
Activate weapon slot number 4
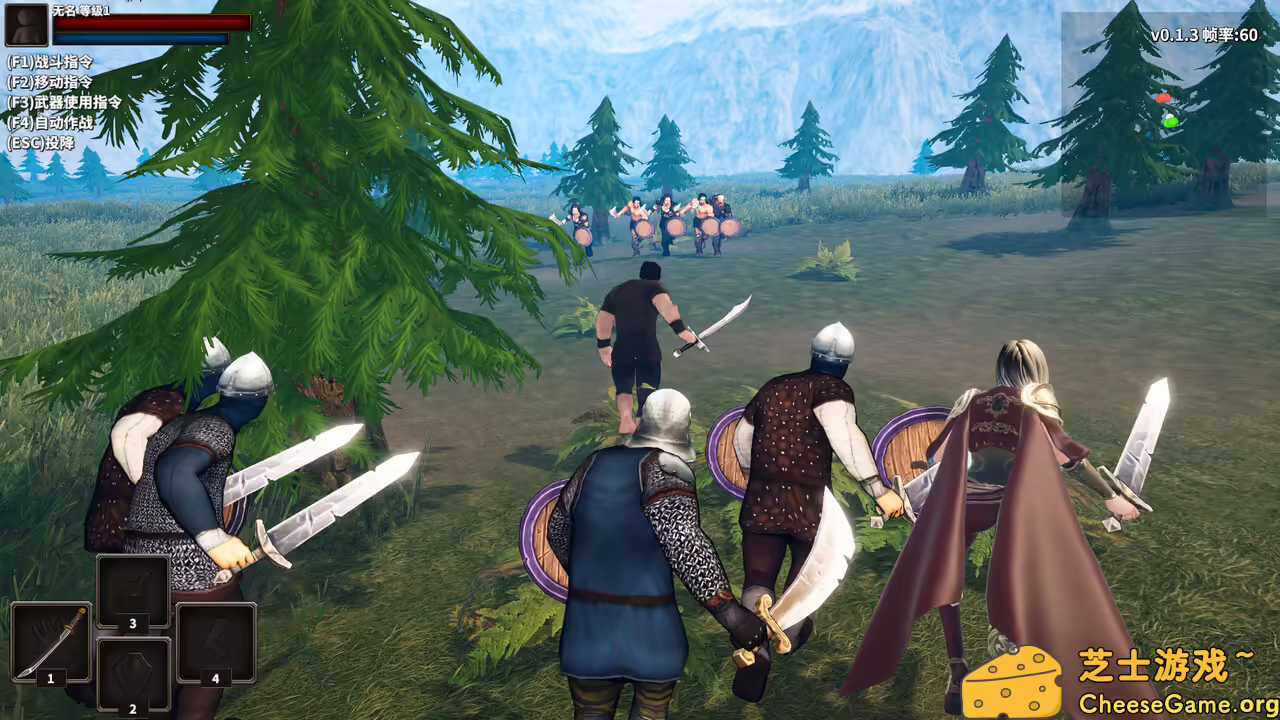215,642
